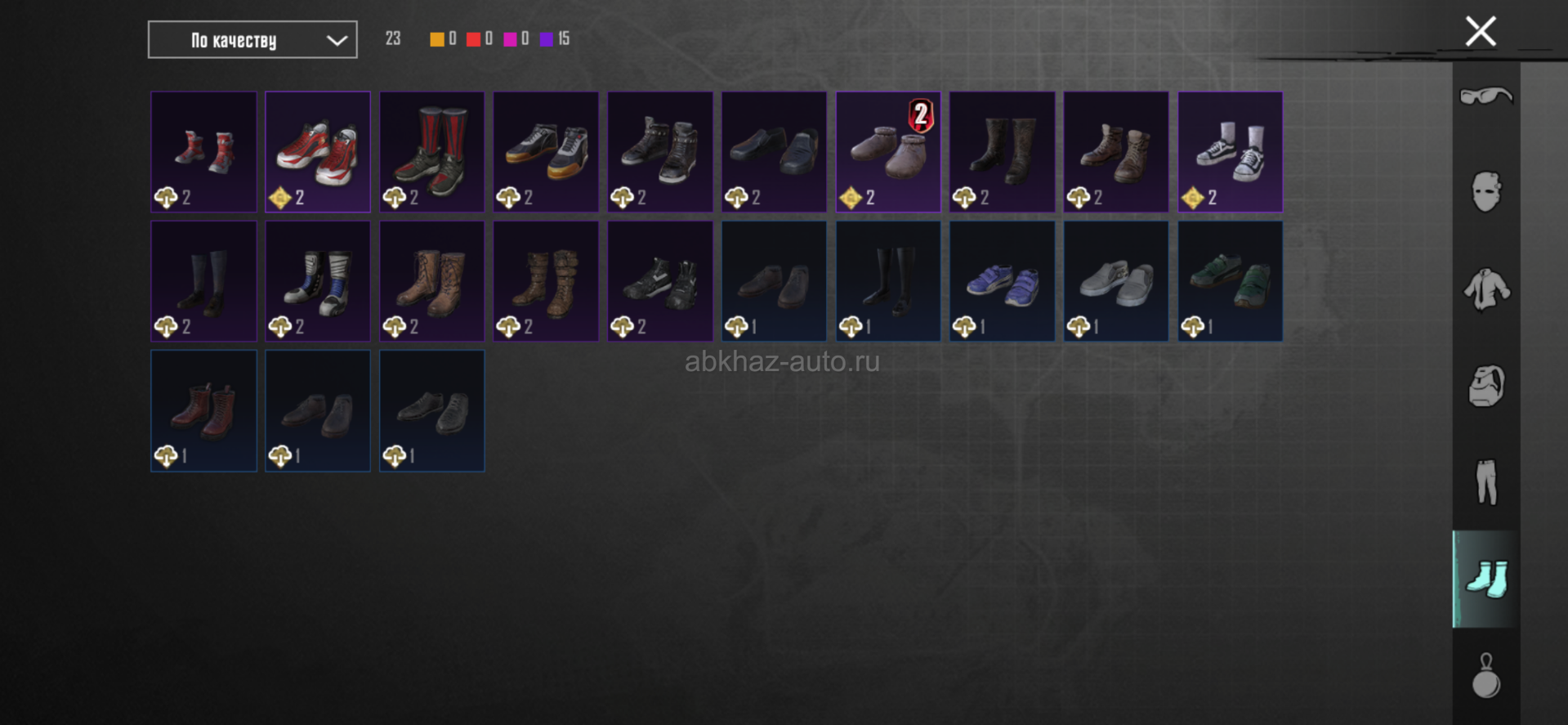Select the brown triple-buckle strap boots

click(x=546, y=281)
